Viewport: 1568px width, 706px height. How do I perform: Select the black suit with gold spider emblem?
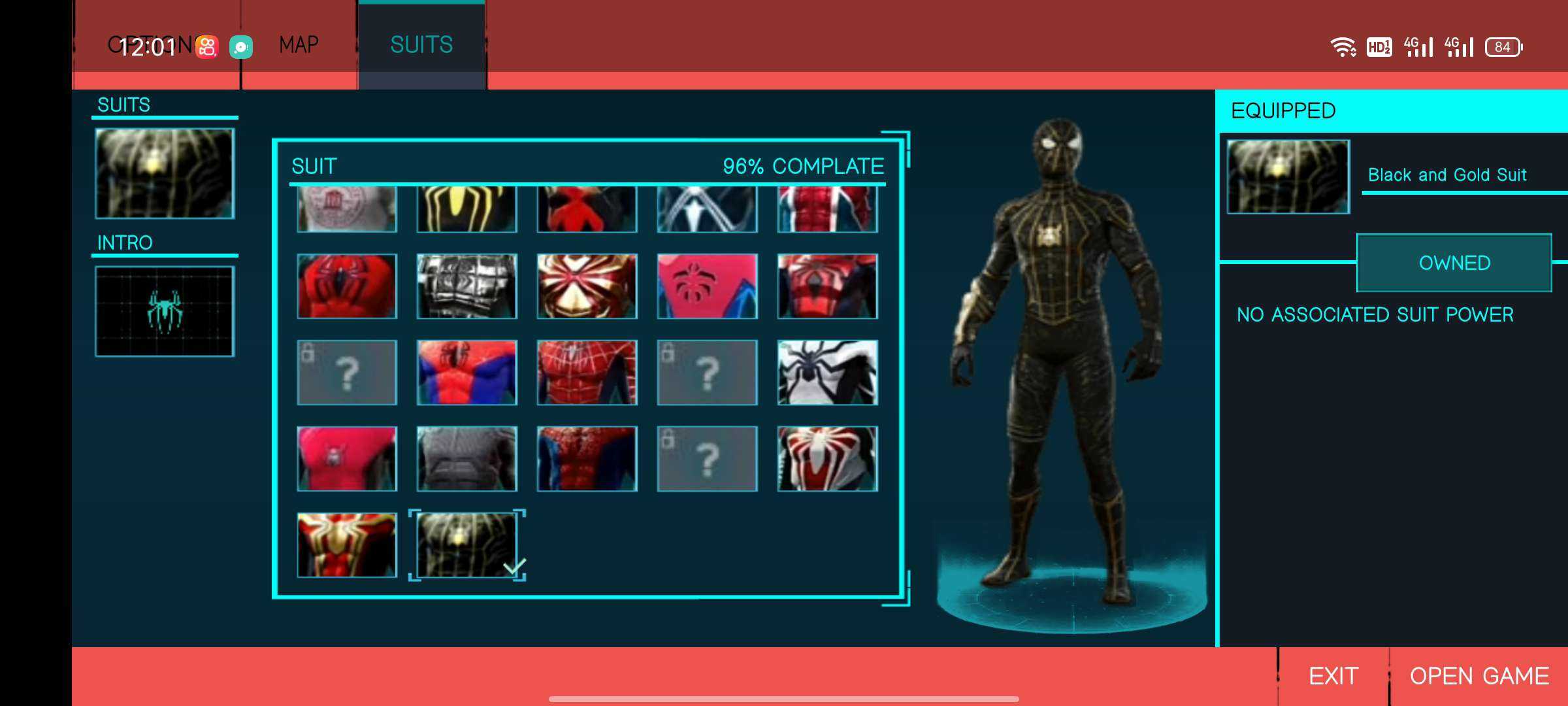(465, 209)
